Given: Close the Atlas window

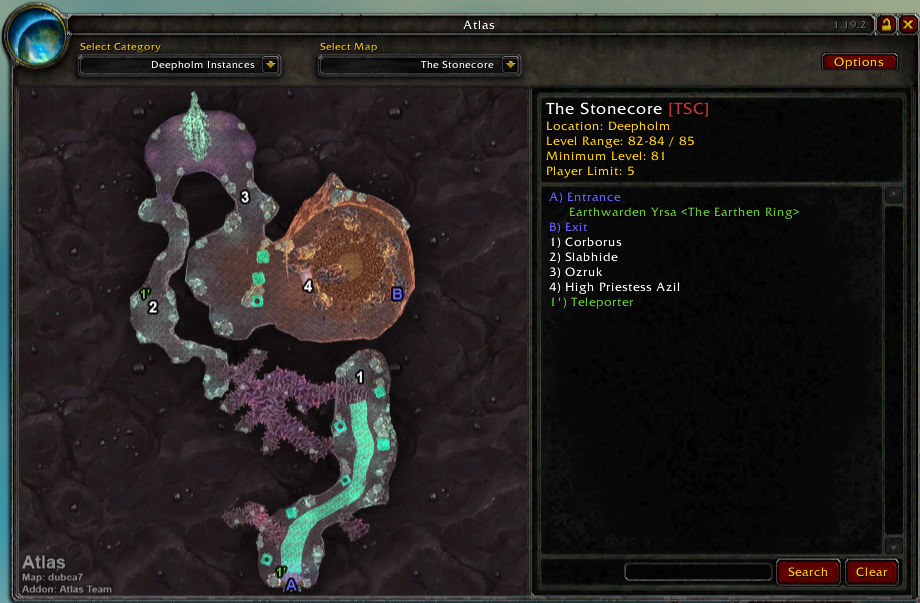Looking at the screenshot, I should 907,25.
